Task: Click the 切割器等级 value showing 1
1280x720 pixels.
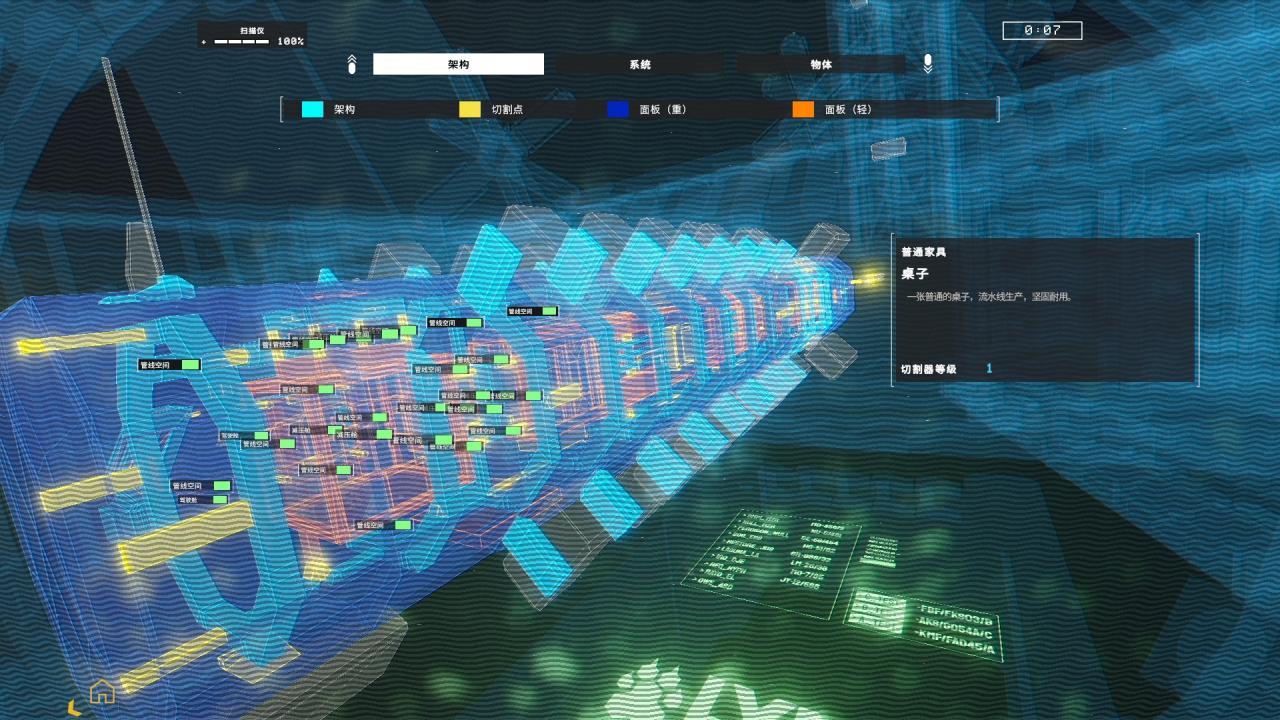Action: click(988, 369)
